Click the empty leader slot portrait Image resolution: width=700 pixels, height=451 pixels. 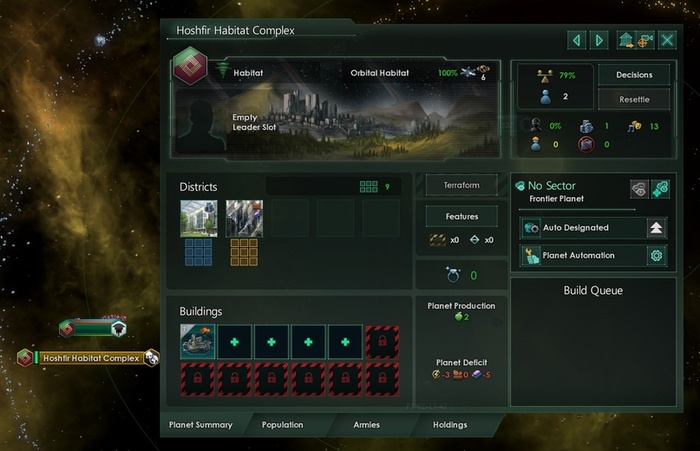(x=204, y=123)
